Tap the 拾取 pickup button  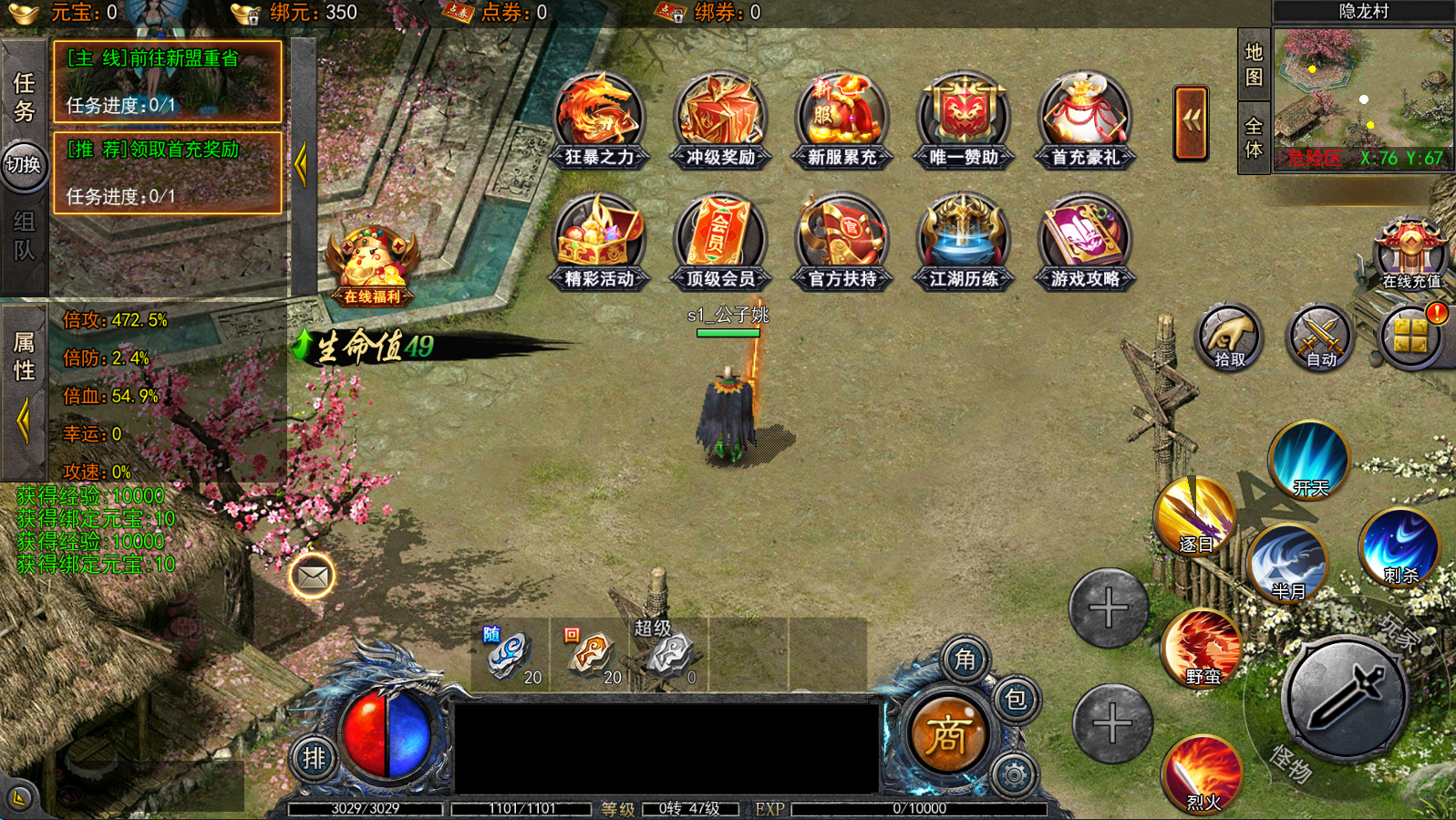pos(1229,337)
